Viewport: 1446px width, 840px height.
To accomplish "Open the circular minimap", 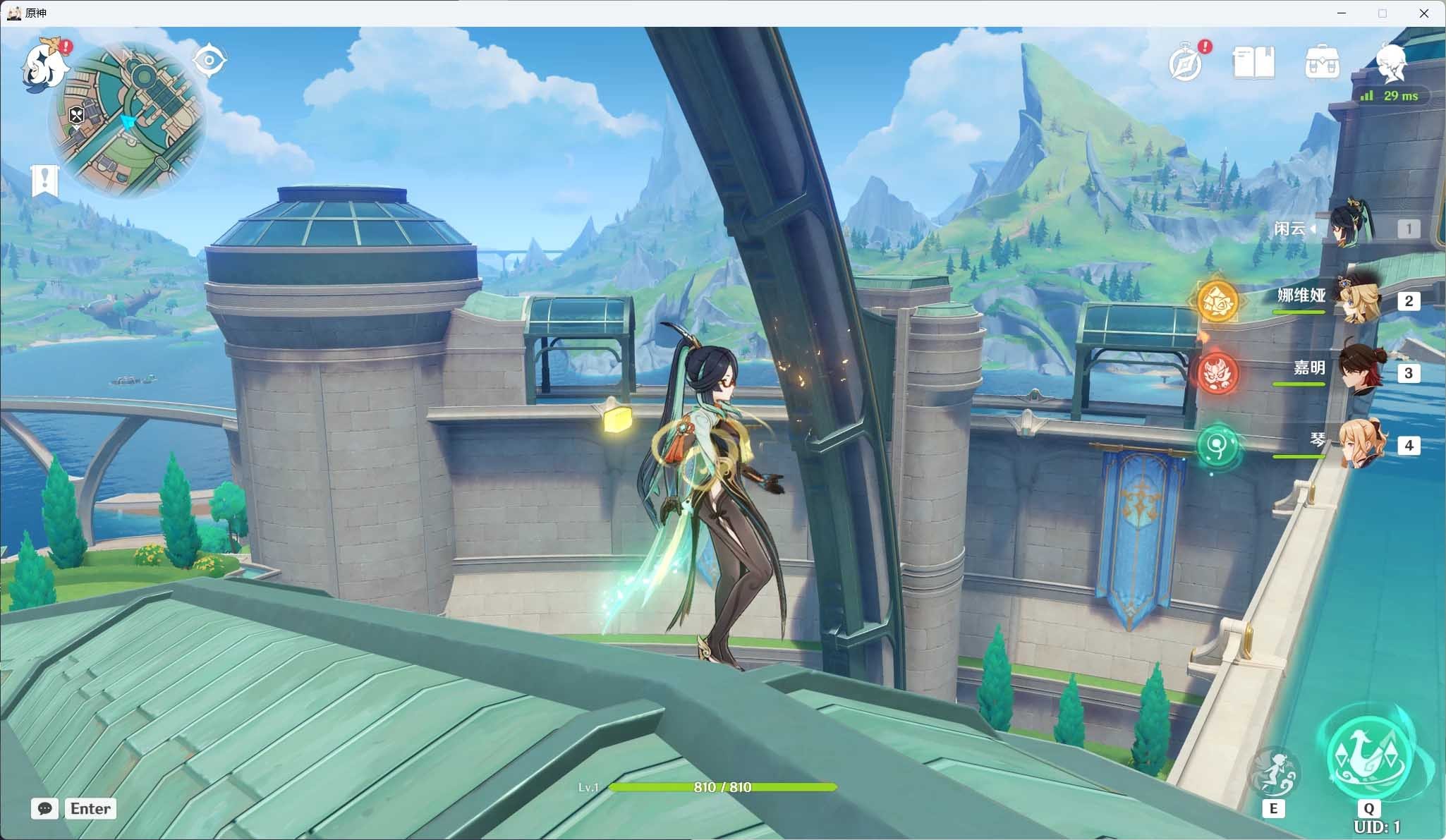I will click(x=128, y=119).
